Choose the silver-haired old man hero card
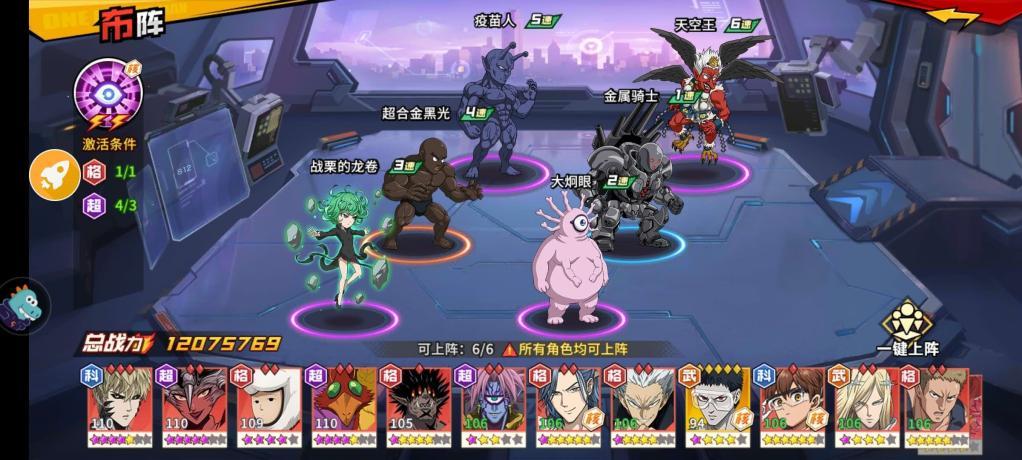This screenshot has height=460, width=1022. tap(644, 405)
